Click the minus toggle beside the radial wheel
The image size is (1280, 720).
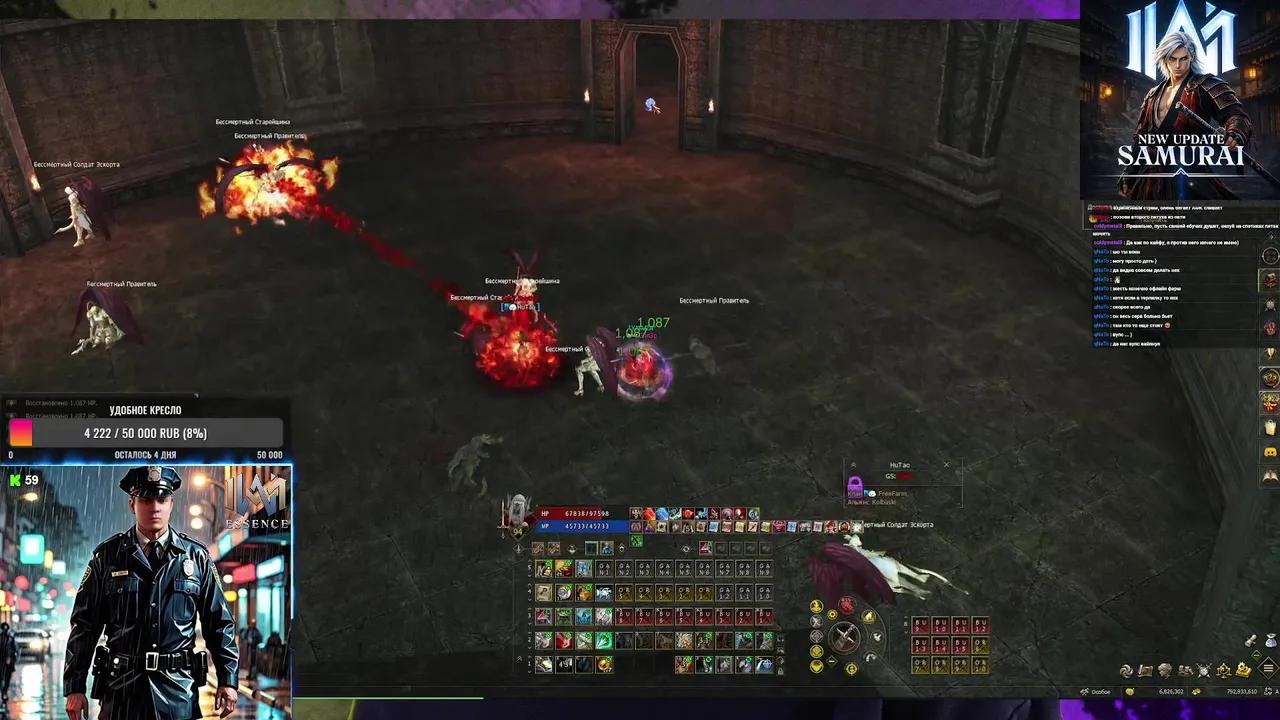831,661
